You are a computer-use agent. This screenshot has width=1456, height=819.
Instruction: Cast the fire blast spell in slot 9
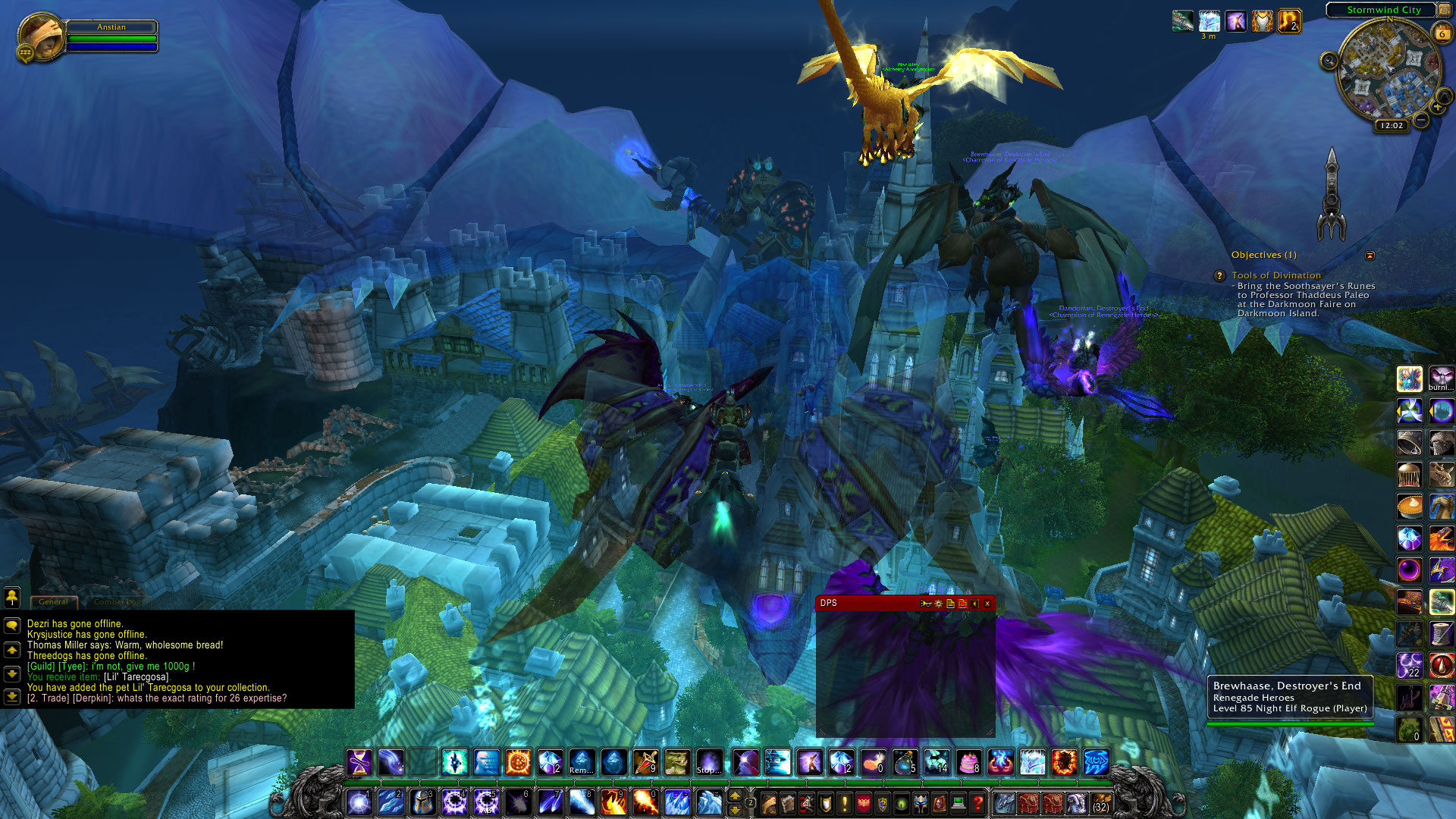click(613, 802)
